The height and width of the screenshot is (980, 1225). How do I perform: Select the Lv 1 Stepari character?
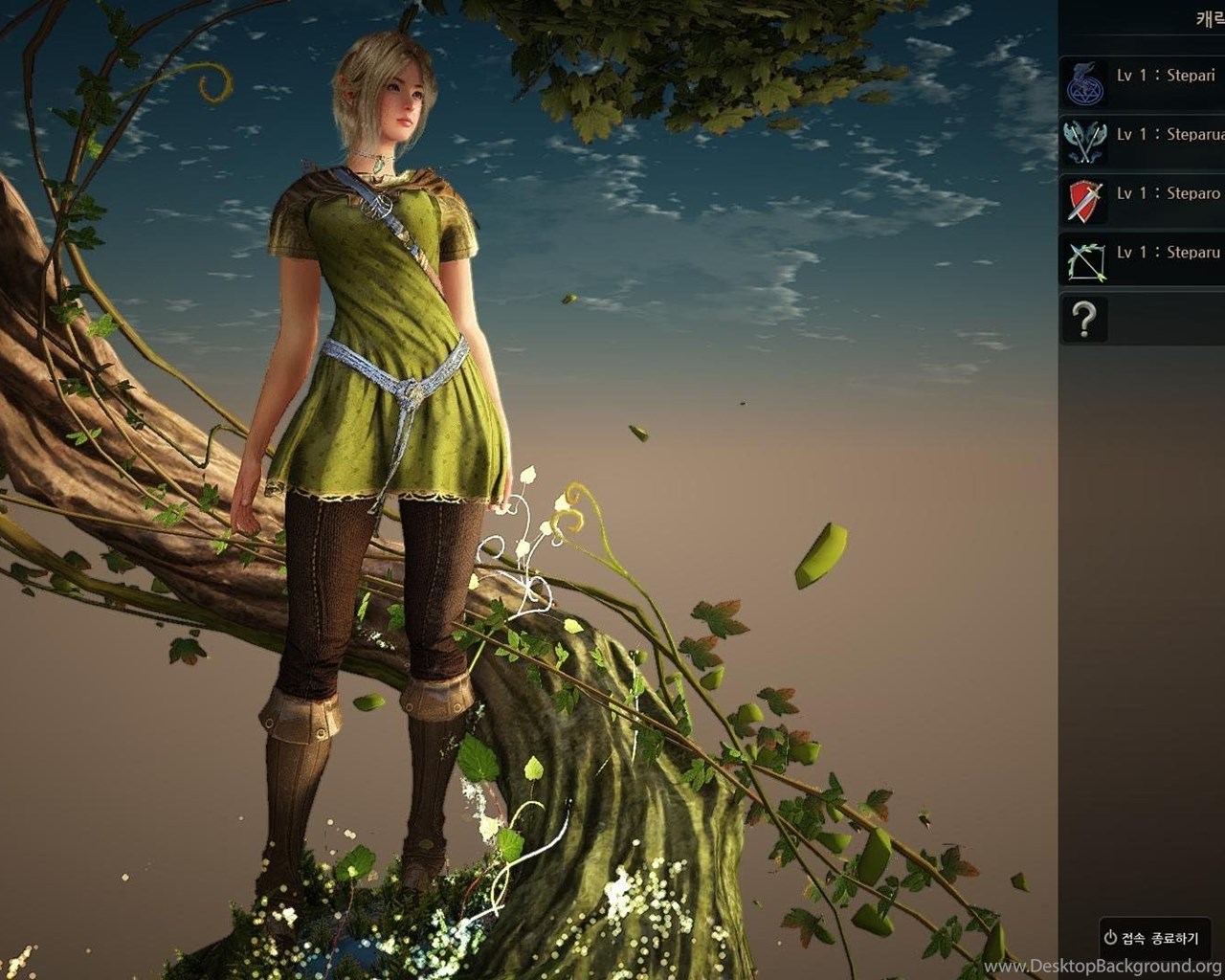(1142, 83)
